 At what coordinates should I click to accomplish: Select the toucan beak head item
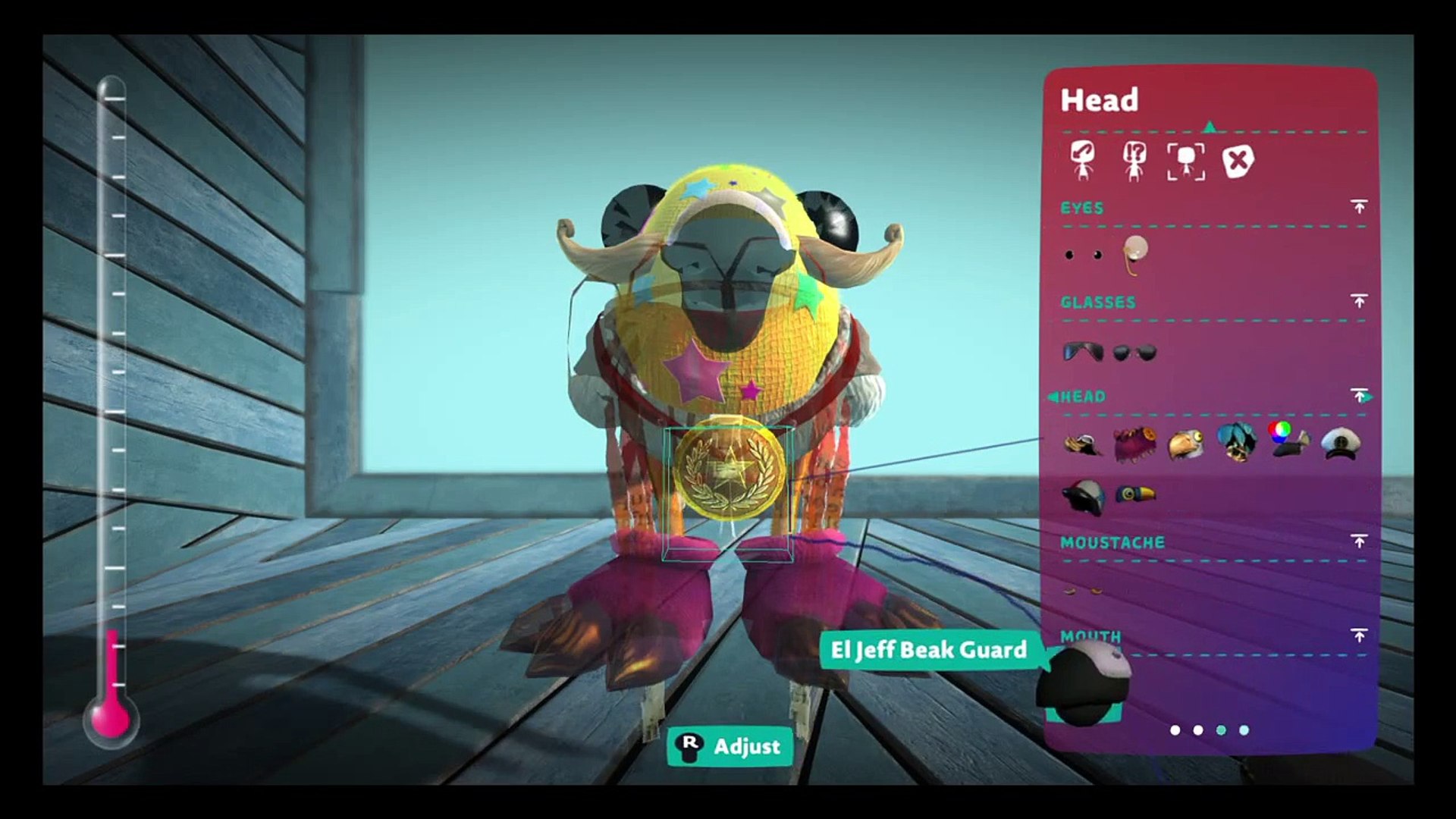(1135, 495)
